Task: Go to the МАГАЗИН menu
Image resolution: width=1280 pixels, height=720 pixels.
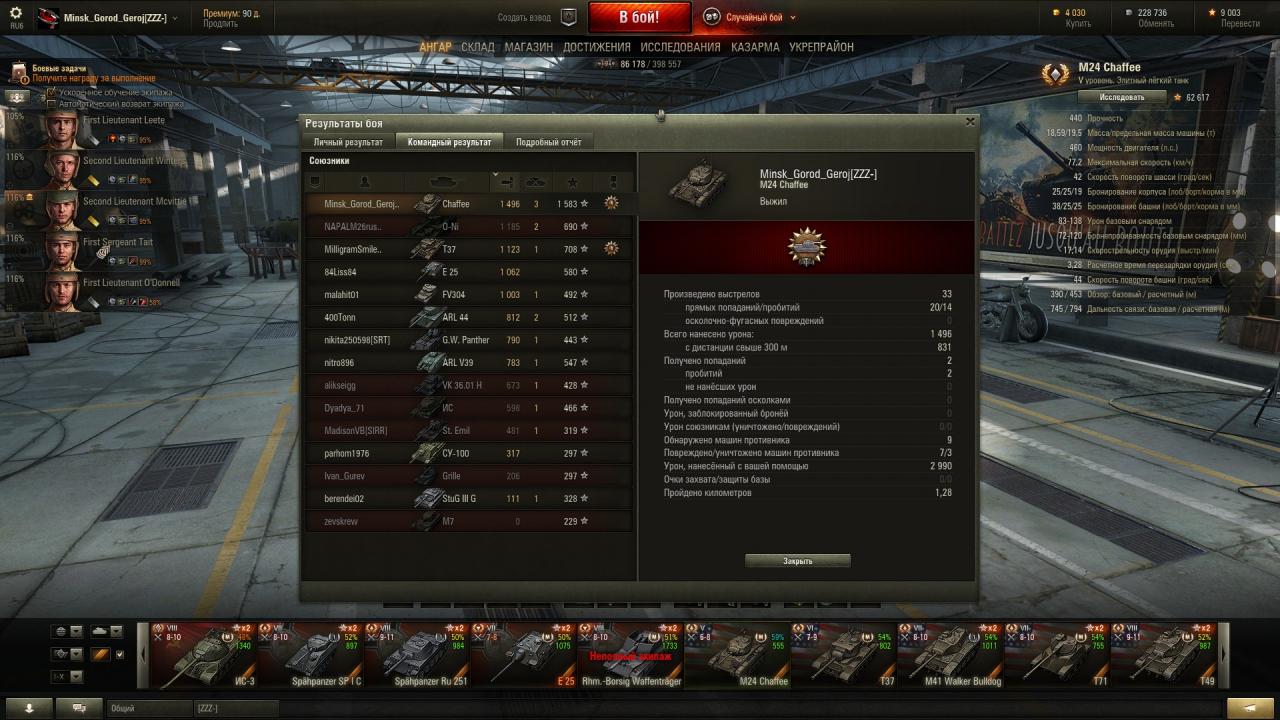Action: point(529,47)
